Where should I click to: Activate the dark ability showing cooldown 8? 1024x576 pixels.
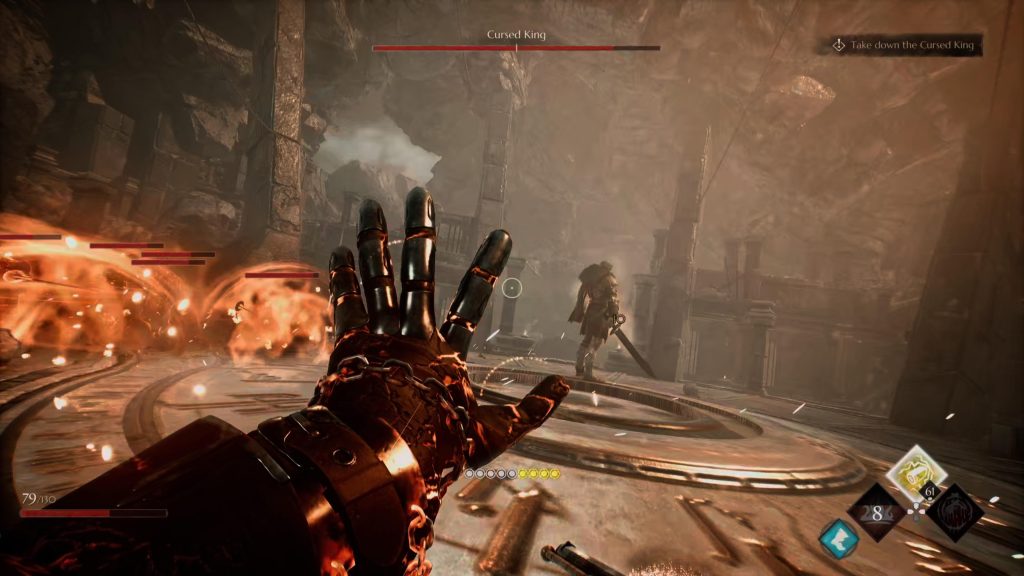pos(874,512)
